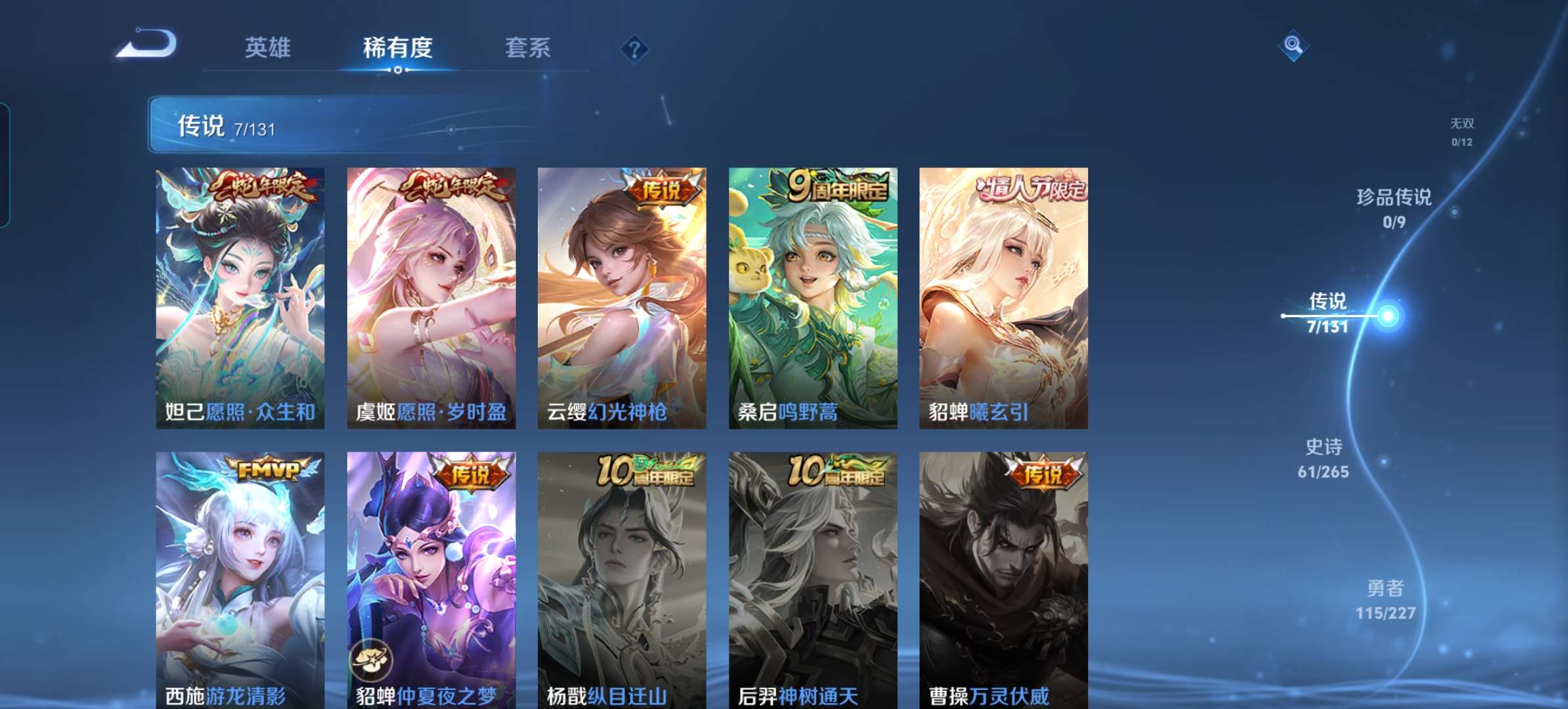Jump to the 无双 rarity section
This screenshot has width=1568, height=709.
pos(1462,131)
